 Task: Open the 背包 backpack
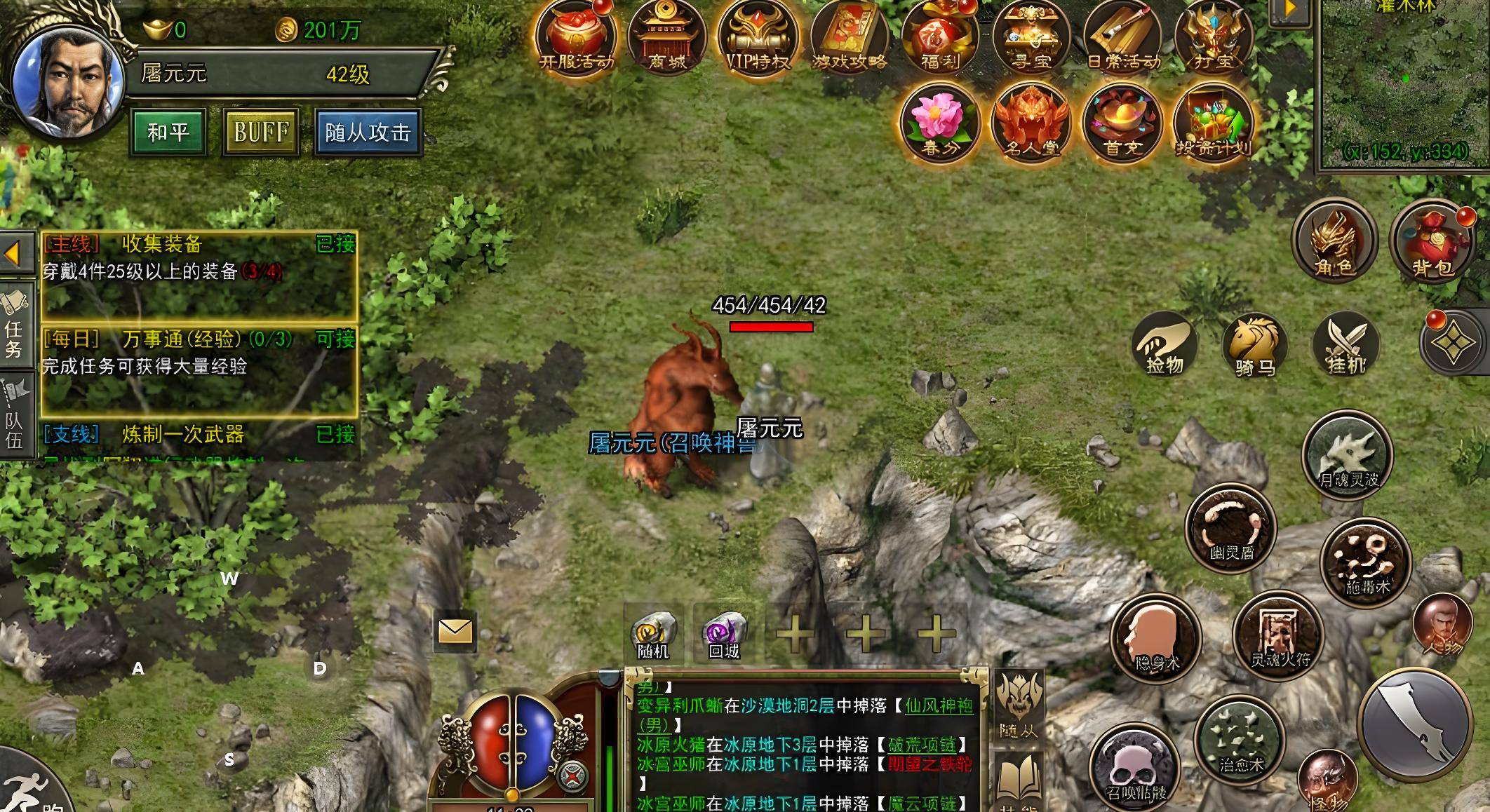(1432, 241)
